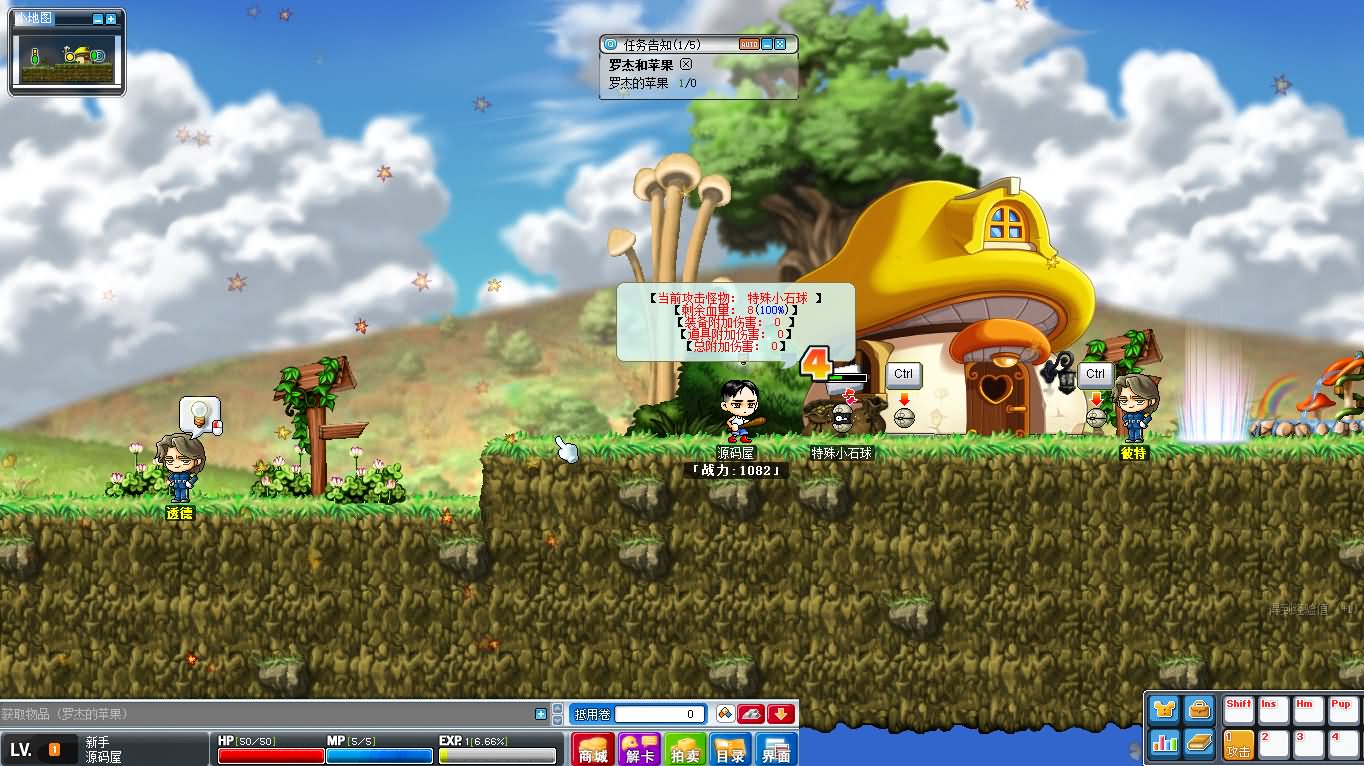Open the character stats bar-chart icon
Viewport: 1364px width, 766px height.
[x=1166, y=743]
